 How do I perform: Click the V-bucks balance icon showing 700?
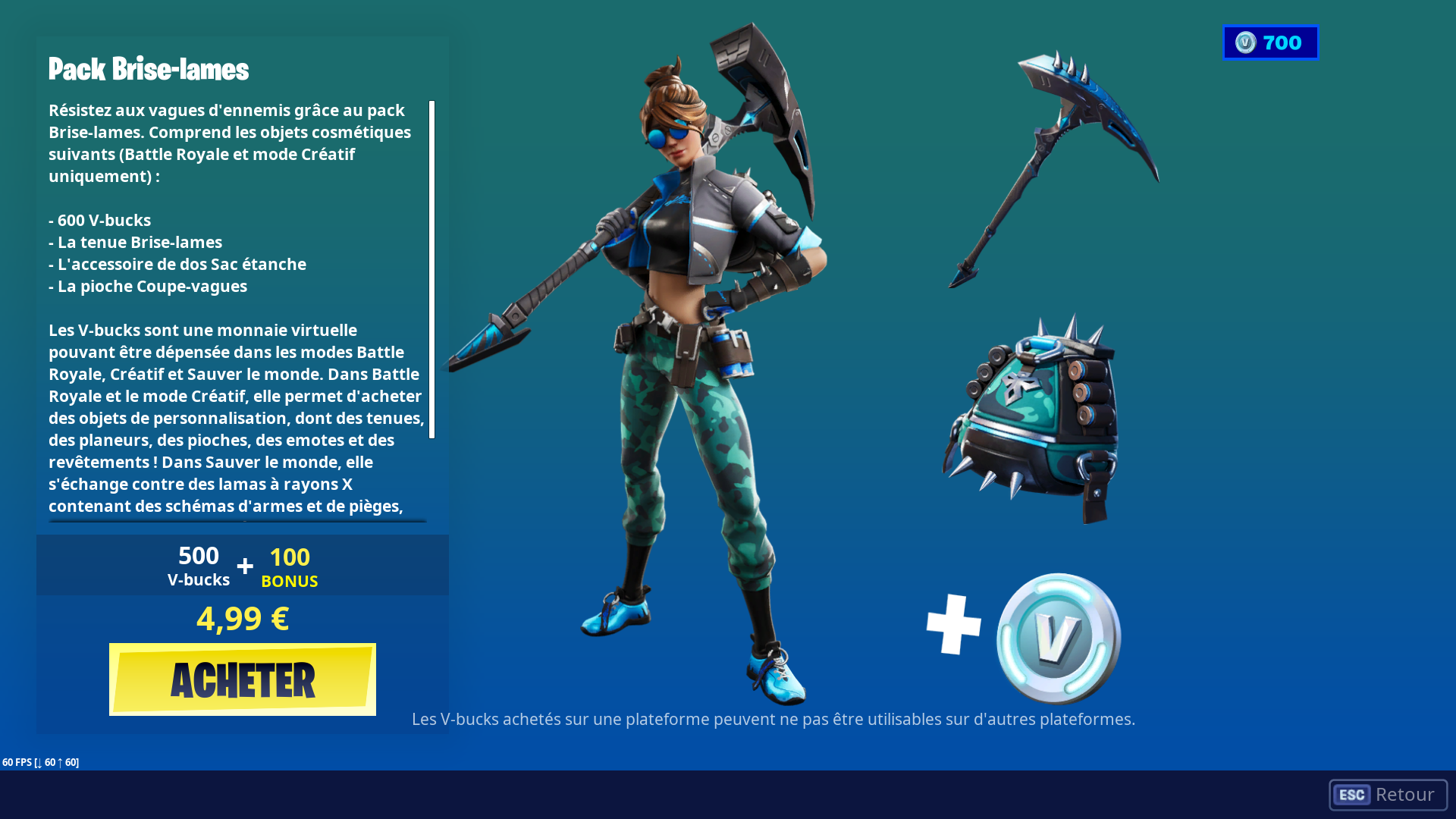[x=1270, y=42]
